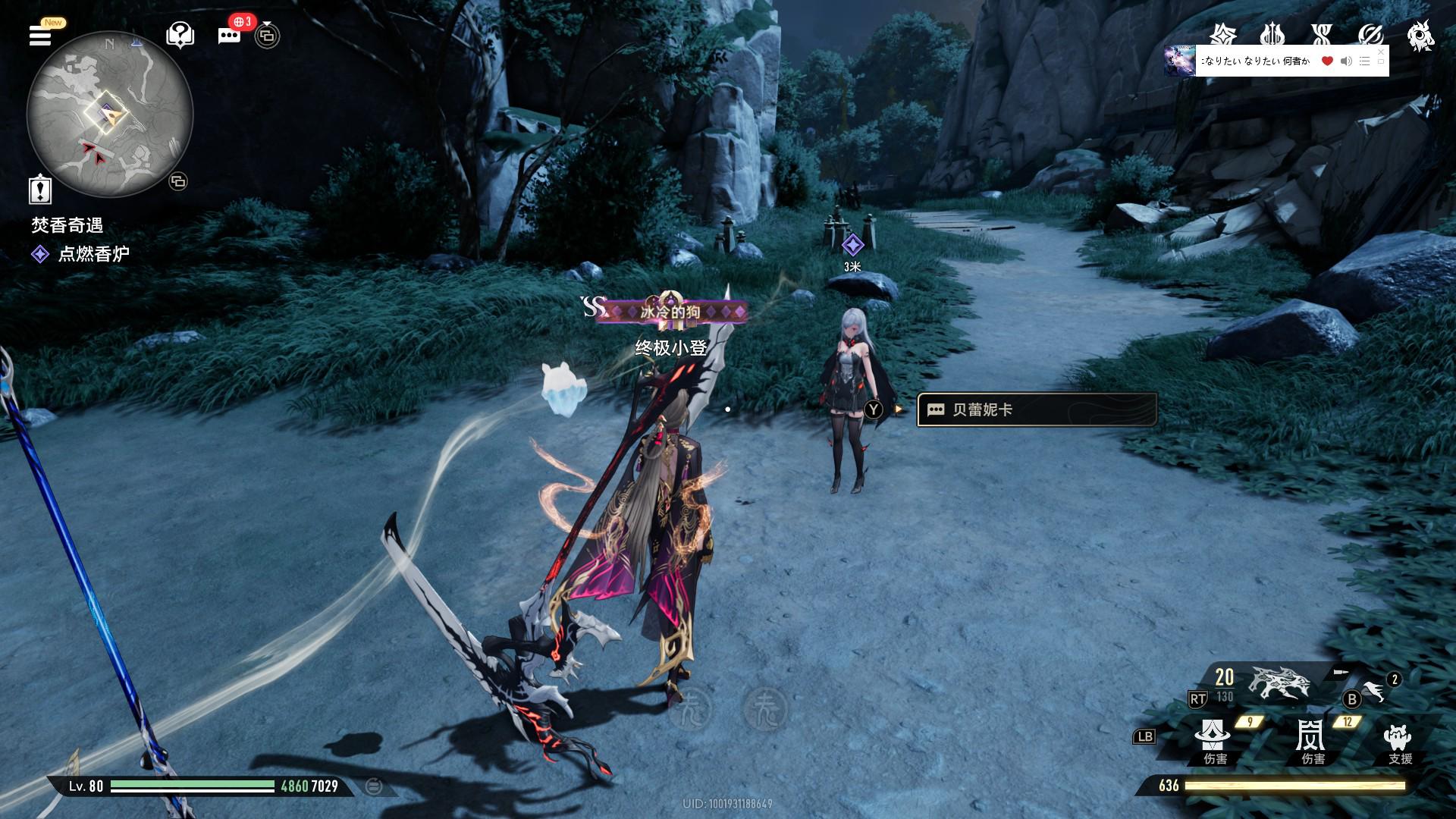1456x819 pixels.
Task: Open the chat speech-bubble icon
Action: tap(229, 35)
